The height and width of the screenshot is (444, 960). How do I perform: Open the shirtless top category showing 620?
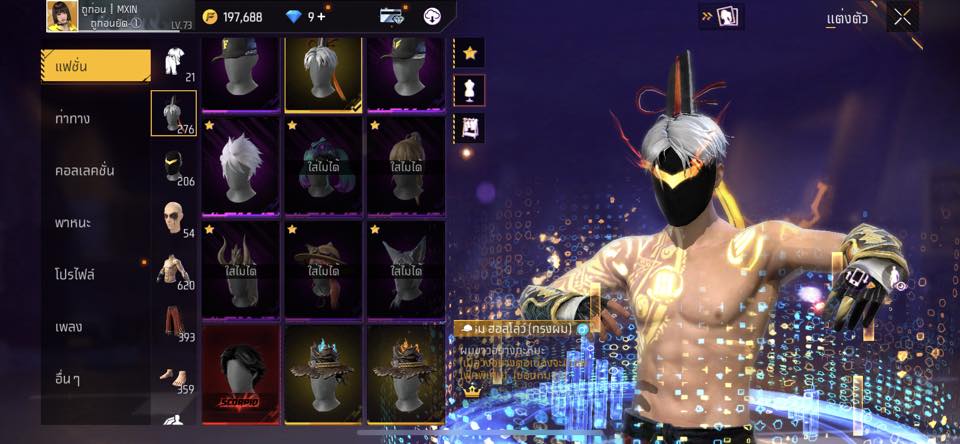(x=173, y=272)
